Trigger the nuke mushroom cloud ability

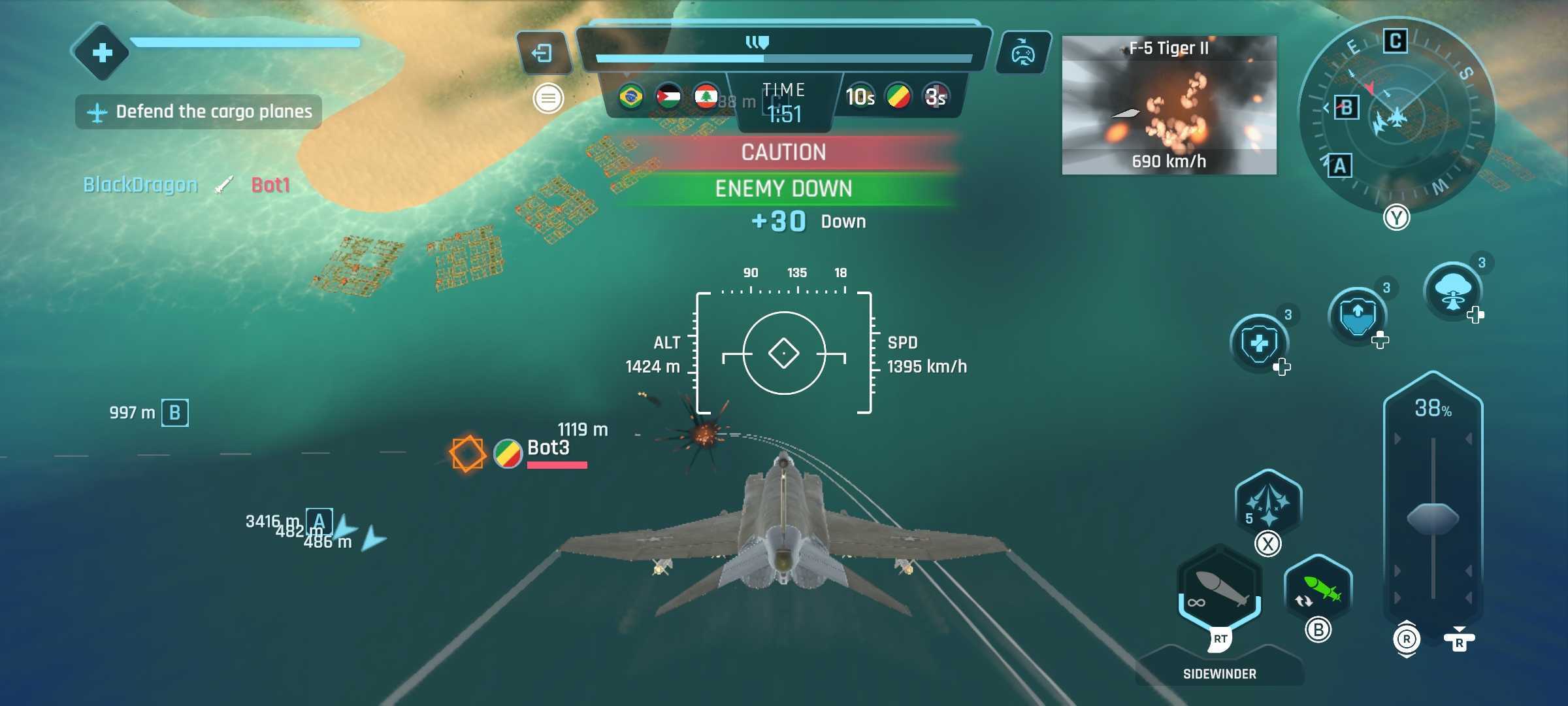point(1452,291)
